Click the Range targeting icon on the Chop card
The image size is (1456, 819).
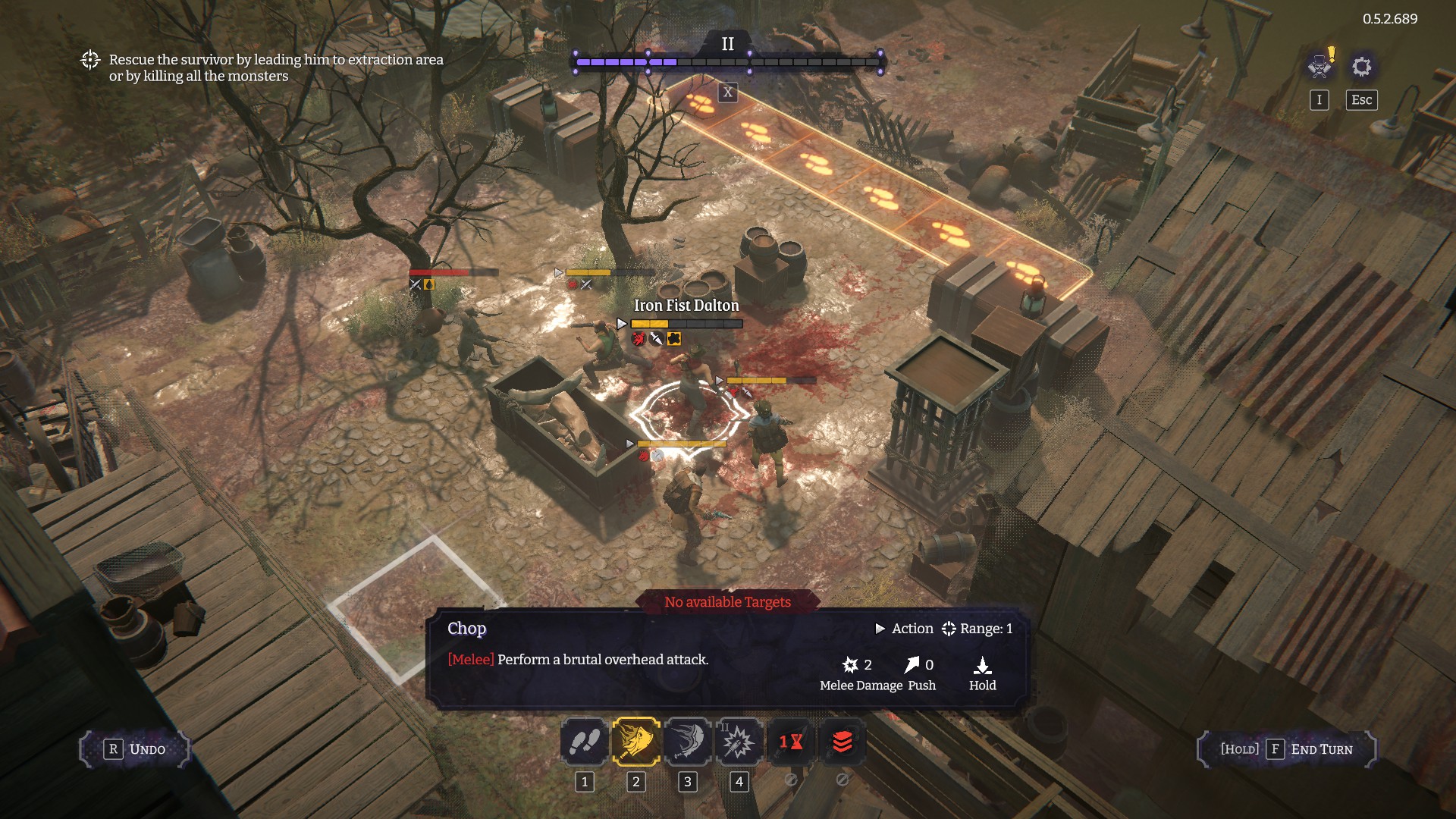tap(949, 629)
